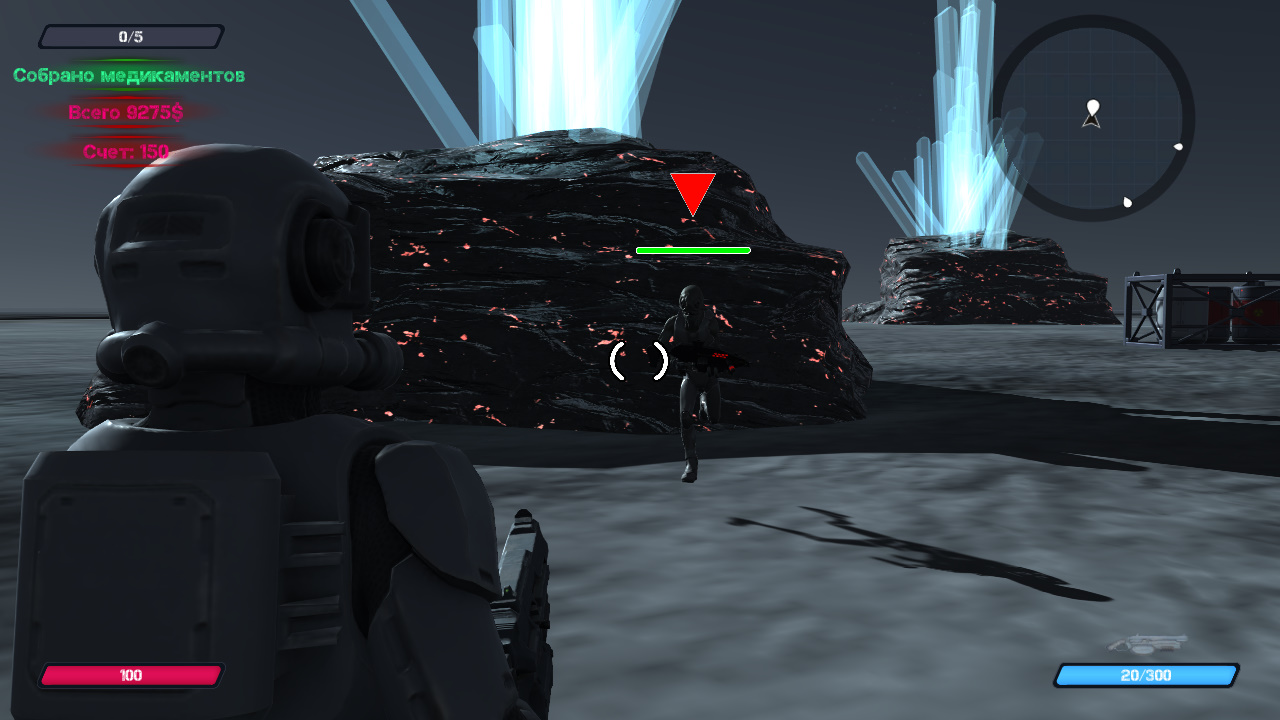The width and height of the screenshot is (1280, 720).
Task: Click the lower enemy blip on the minimap
Action: [x=1126, y=202]
